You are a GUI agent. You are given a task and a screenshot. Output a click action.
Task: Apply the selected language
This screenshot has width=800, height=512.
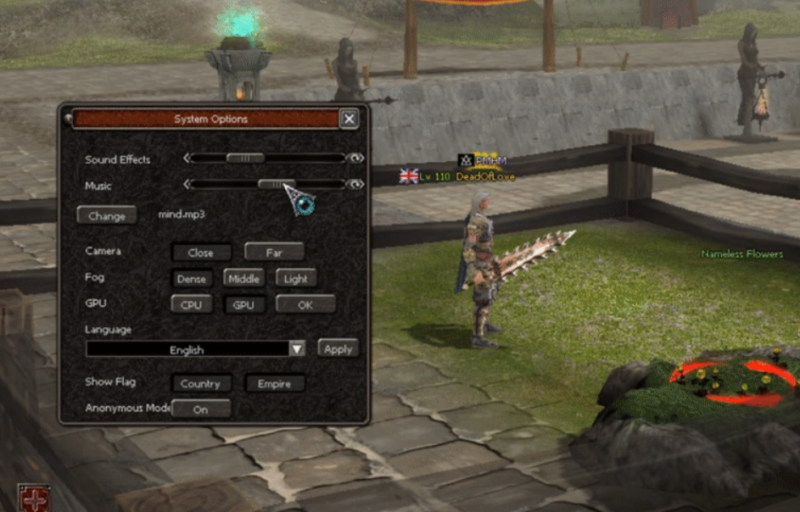coord(338,348)
